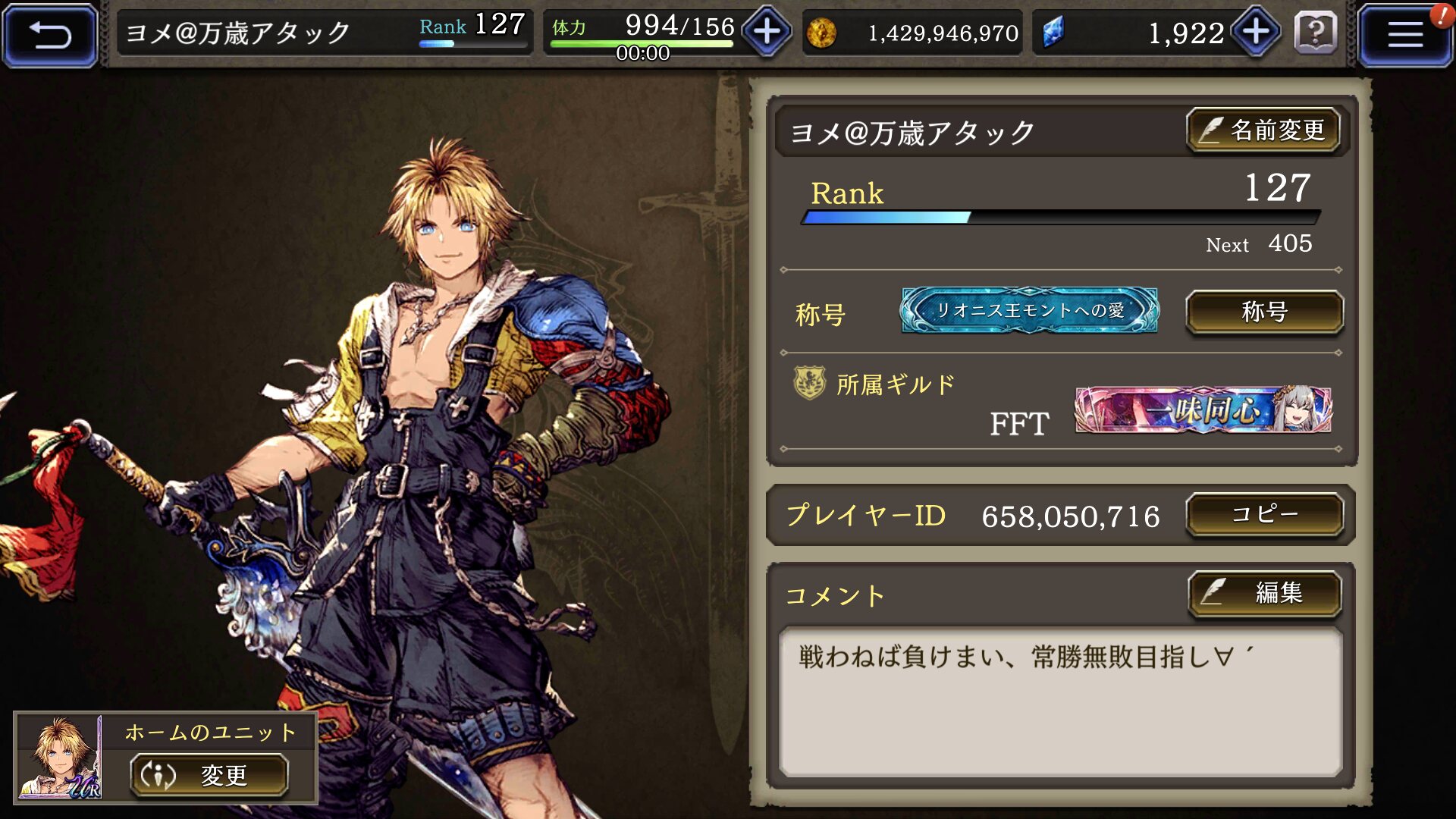The image size is (1456, 819).
Task: Change home unit with 変更 button
Action: pos(209,775)
